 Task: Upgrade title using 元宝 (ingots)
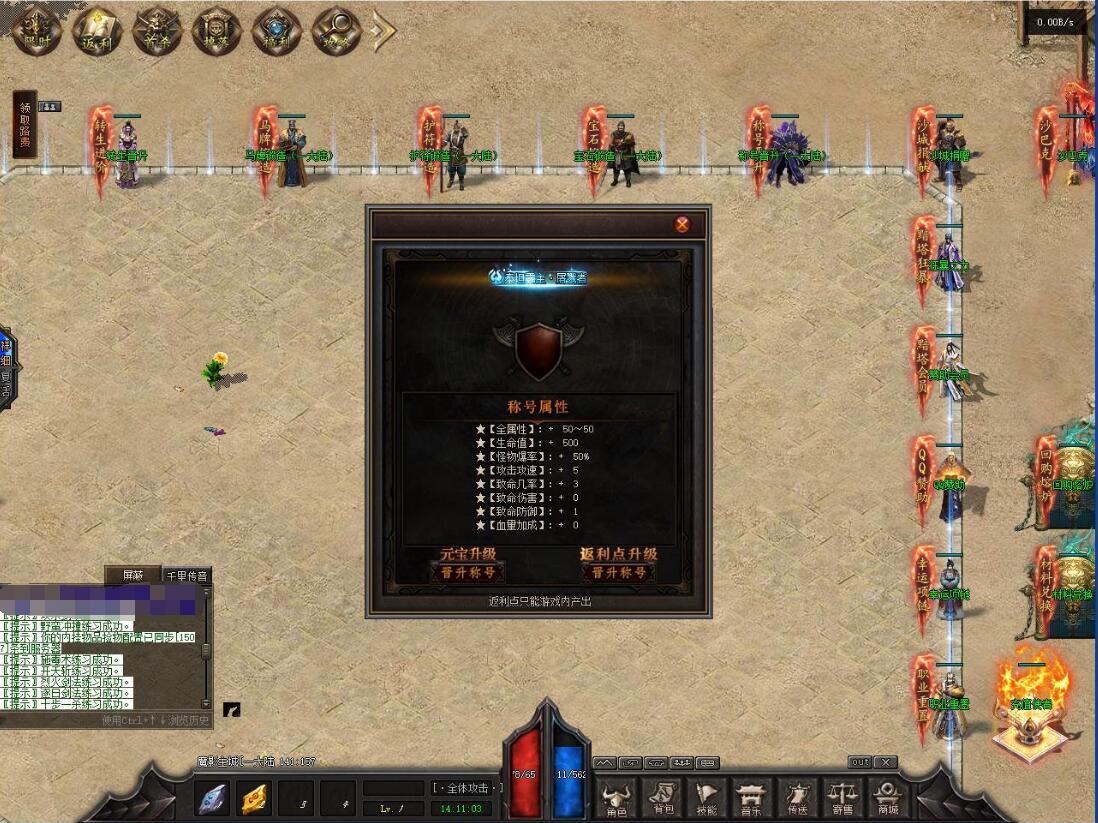click(x=467, y=573)
